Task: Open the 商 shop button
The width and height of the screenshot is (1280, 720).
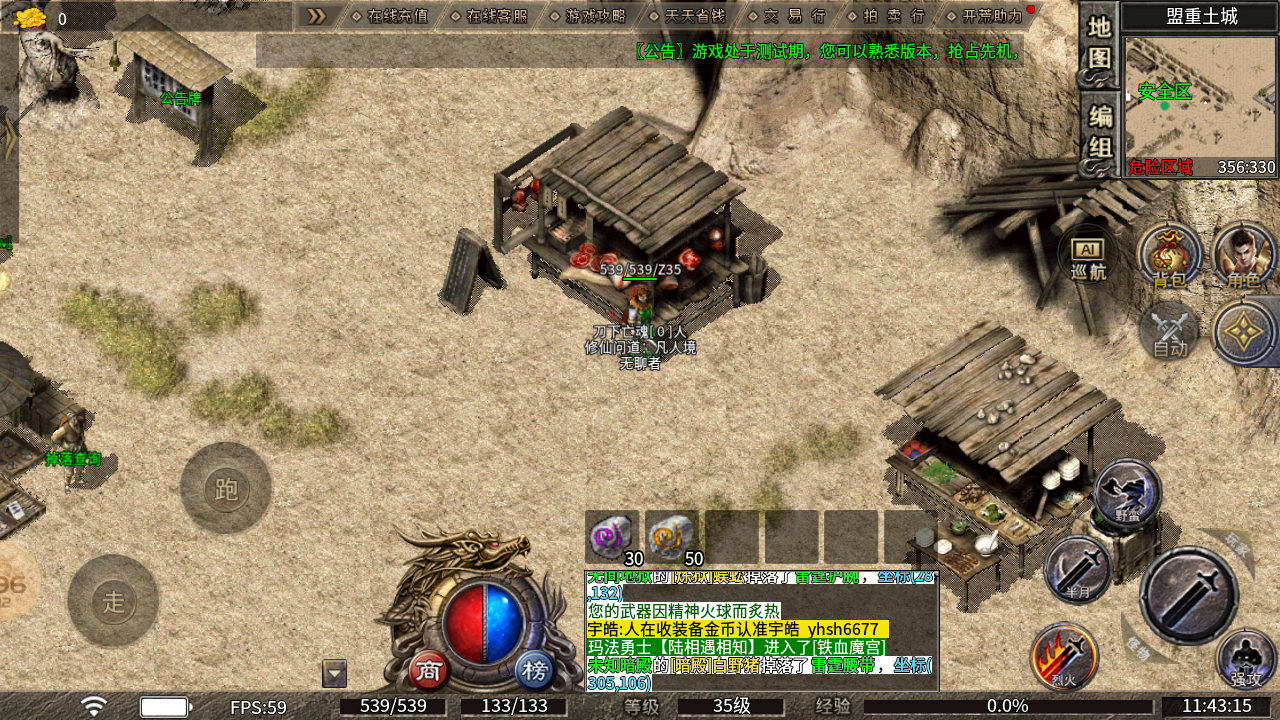Action: (429, 670)
